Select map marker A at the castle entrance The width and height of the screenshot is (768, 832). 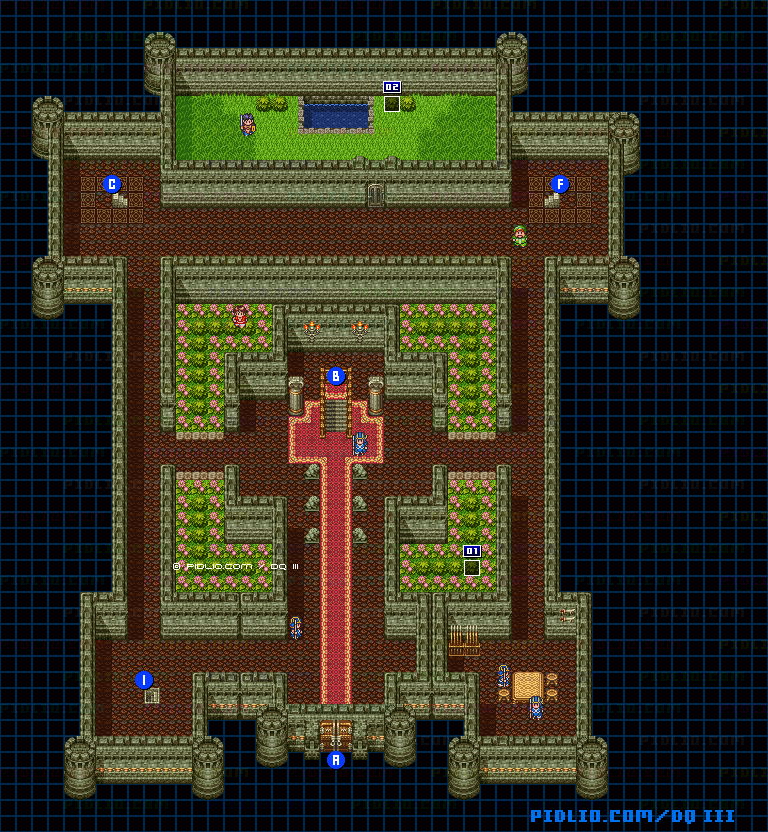coord(336,760)
